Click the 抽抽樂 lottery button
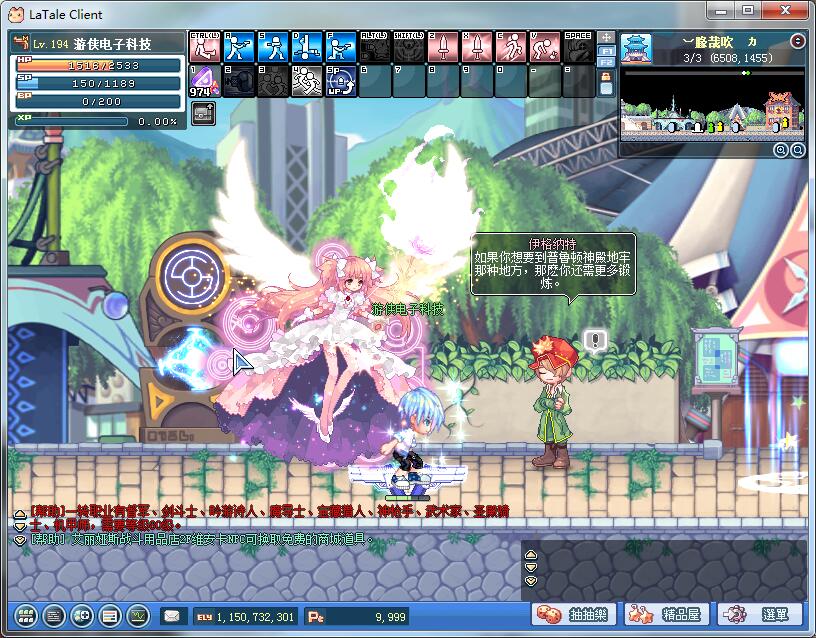816x638 pixels. (x=574, y=614)
